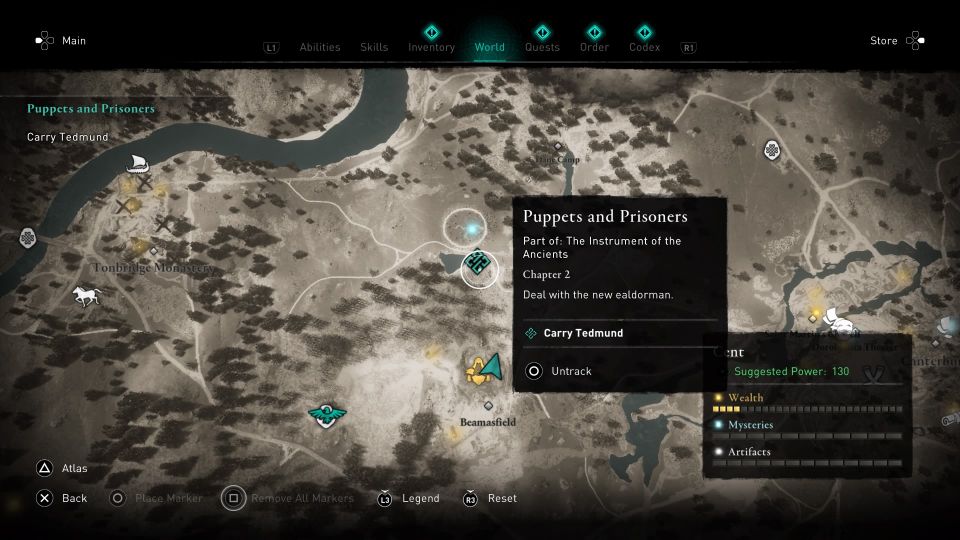This screenshot has width=960, height=540.
Task: Go to the Inventory tab
Action: click(431, 47)
